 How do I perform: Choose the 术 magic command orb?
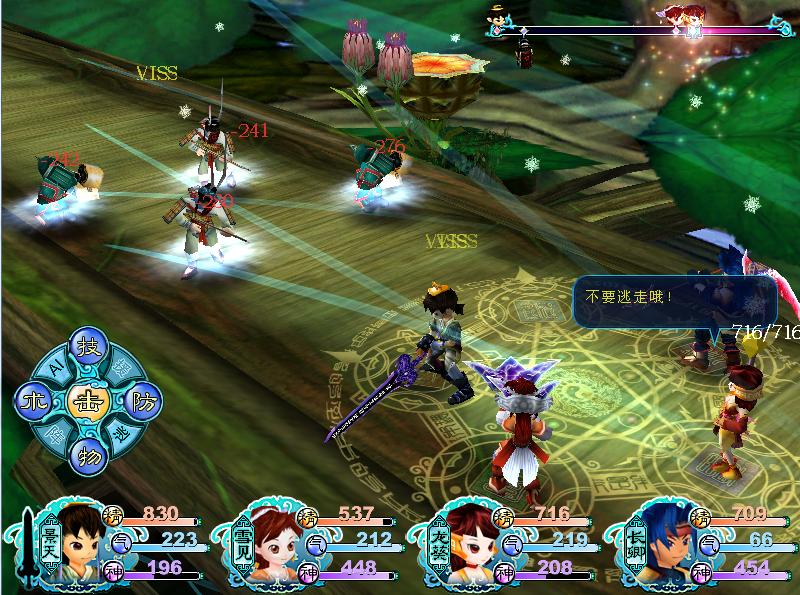coord(30,400)
